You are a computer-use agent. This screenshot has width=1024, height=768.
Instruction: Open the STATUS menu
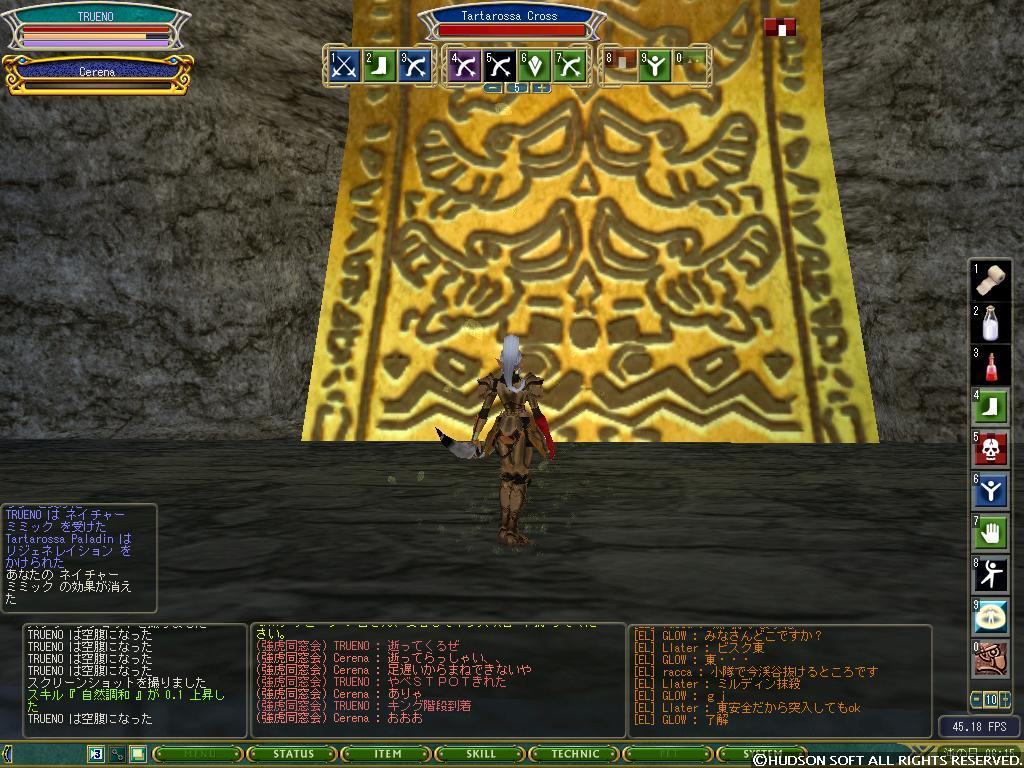(x=293, y=754)
